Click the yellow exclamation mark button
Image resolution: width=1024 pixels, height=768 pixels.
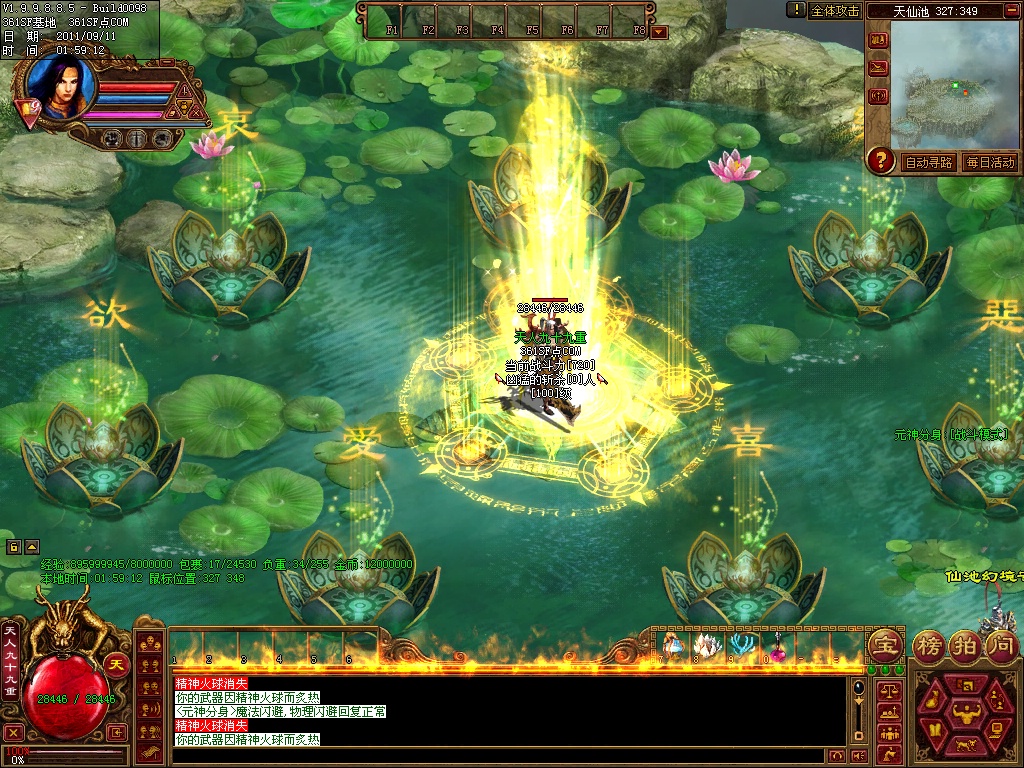tap(796, 10)
